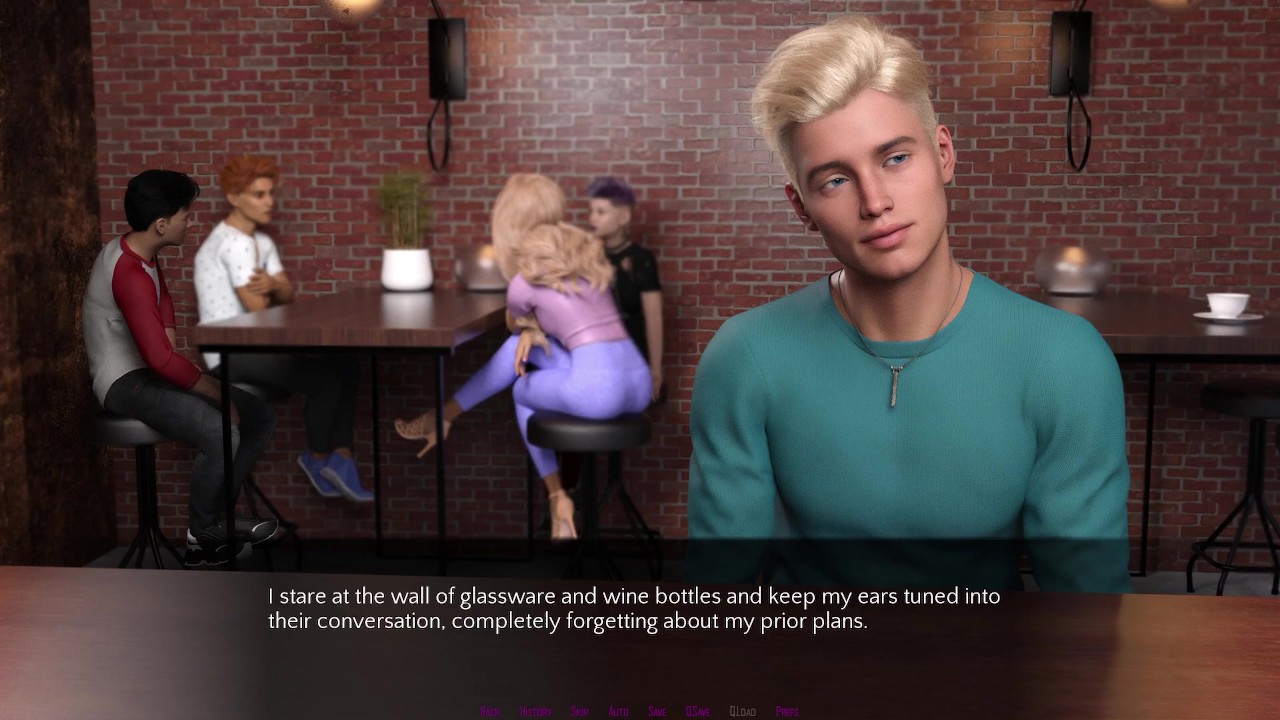Quick save using Q.Save
Image resolution: width=1280 pixels, height=720 pixels.
pos(698,711)
